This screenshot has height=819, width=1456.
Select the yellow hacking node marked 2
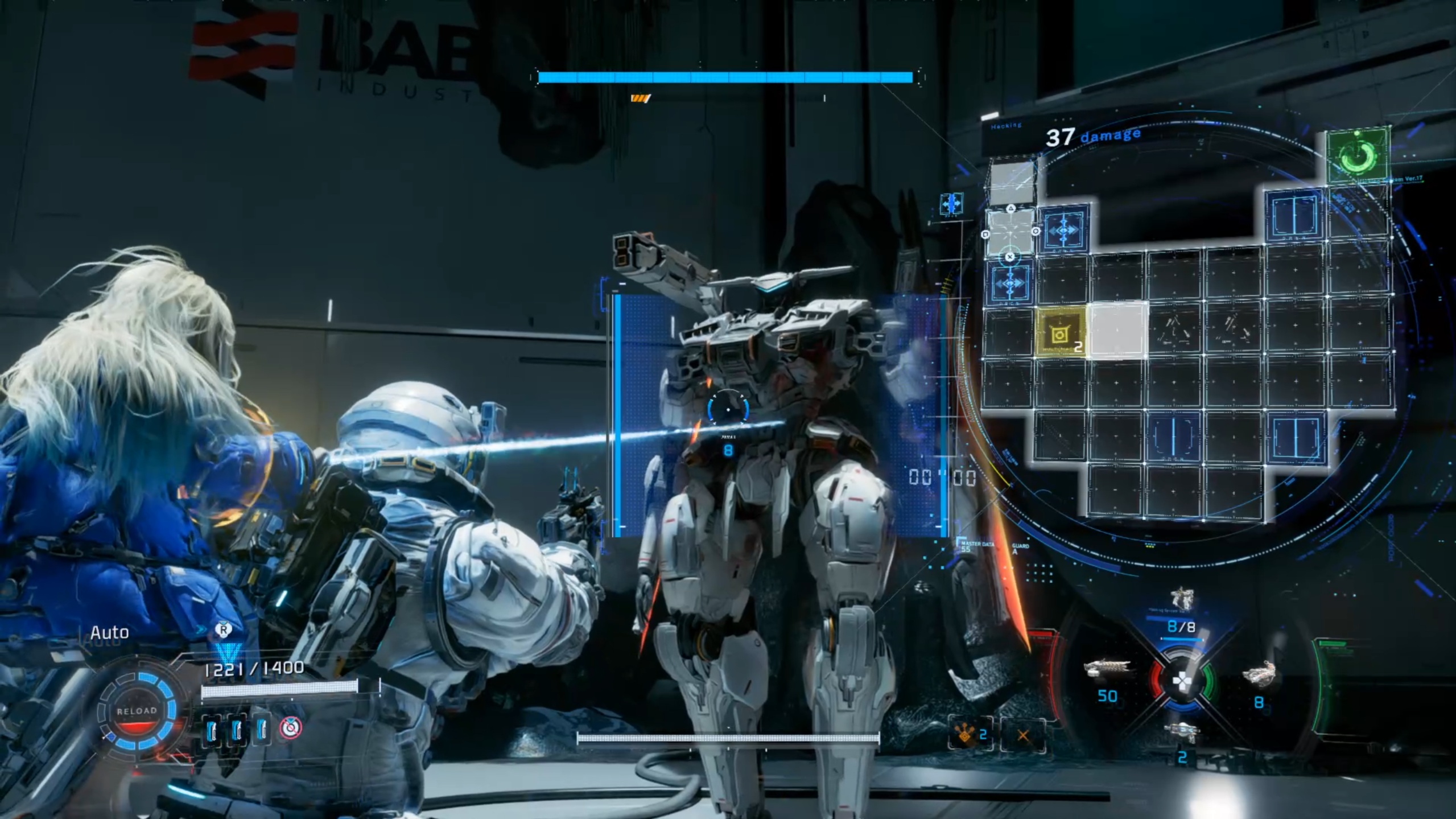click(x=1060, y=334)
